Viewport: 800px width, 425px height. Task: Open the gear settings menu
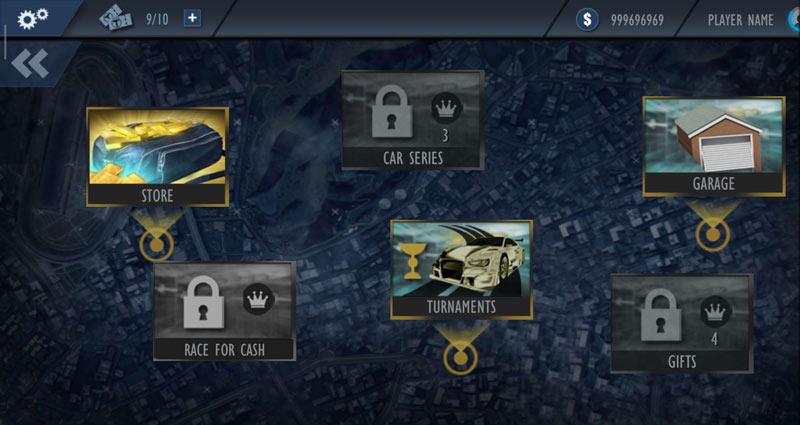(33, 18)
